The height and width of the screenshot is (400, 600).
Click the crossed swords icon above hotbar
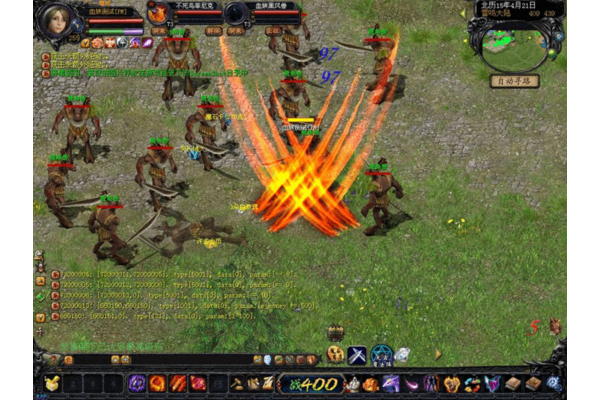tap(357, 354)
